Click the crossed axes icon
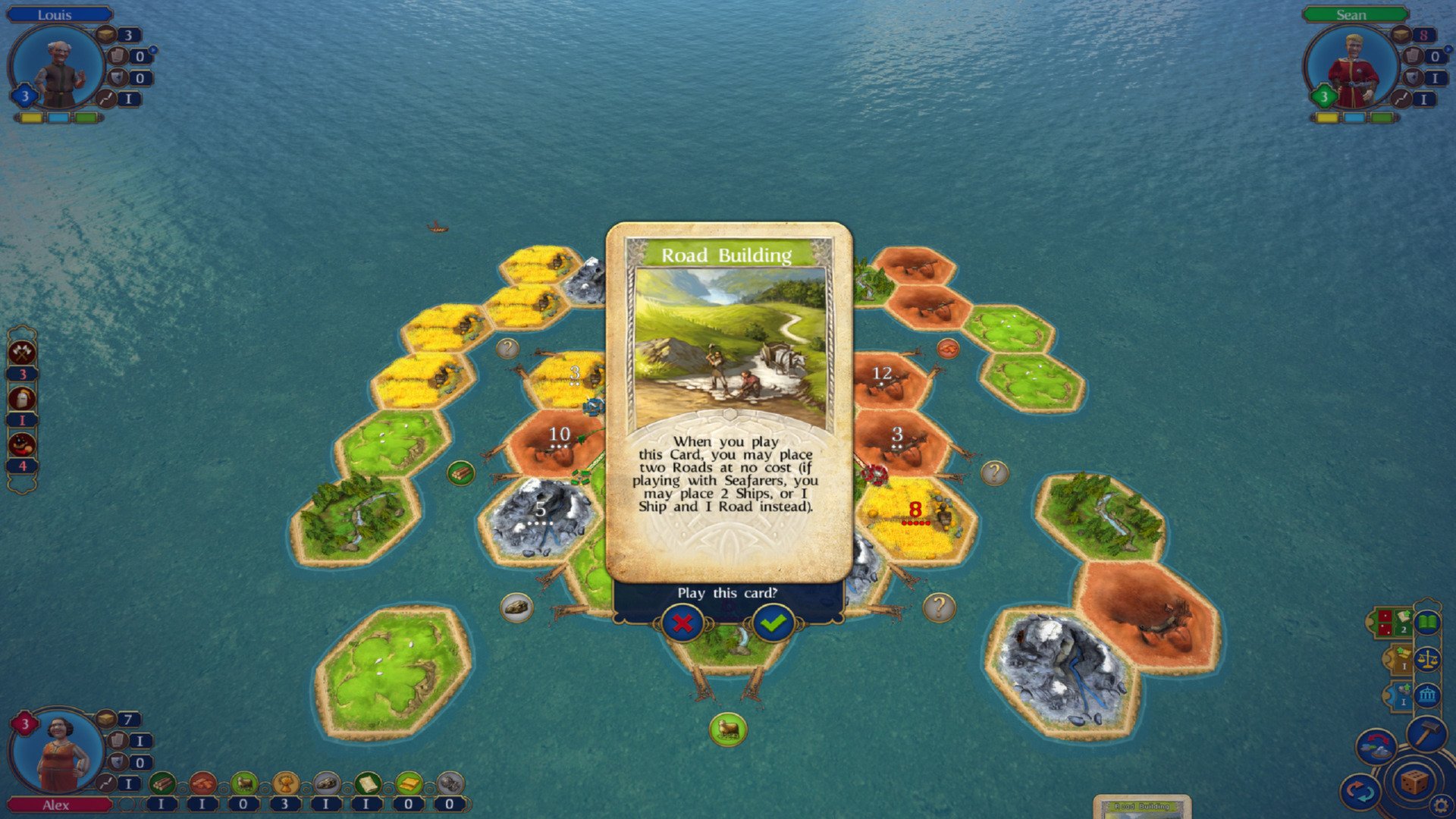Viewport: 1456px width, 819px height. pyautogui.click(x=22, y=352)
